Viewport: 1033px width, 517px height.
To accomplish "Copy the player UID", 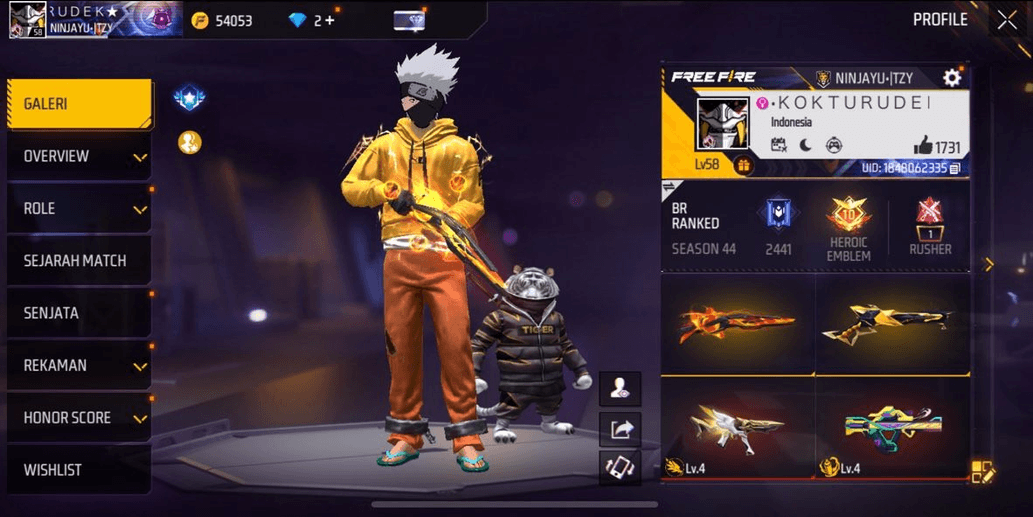I will 955,169.
